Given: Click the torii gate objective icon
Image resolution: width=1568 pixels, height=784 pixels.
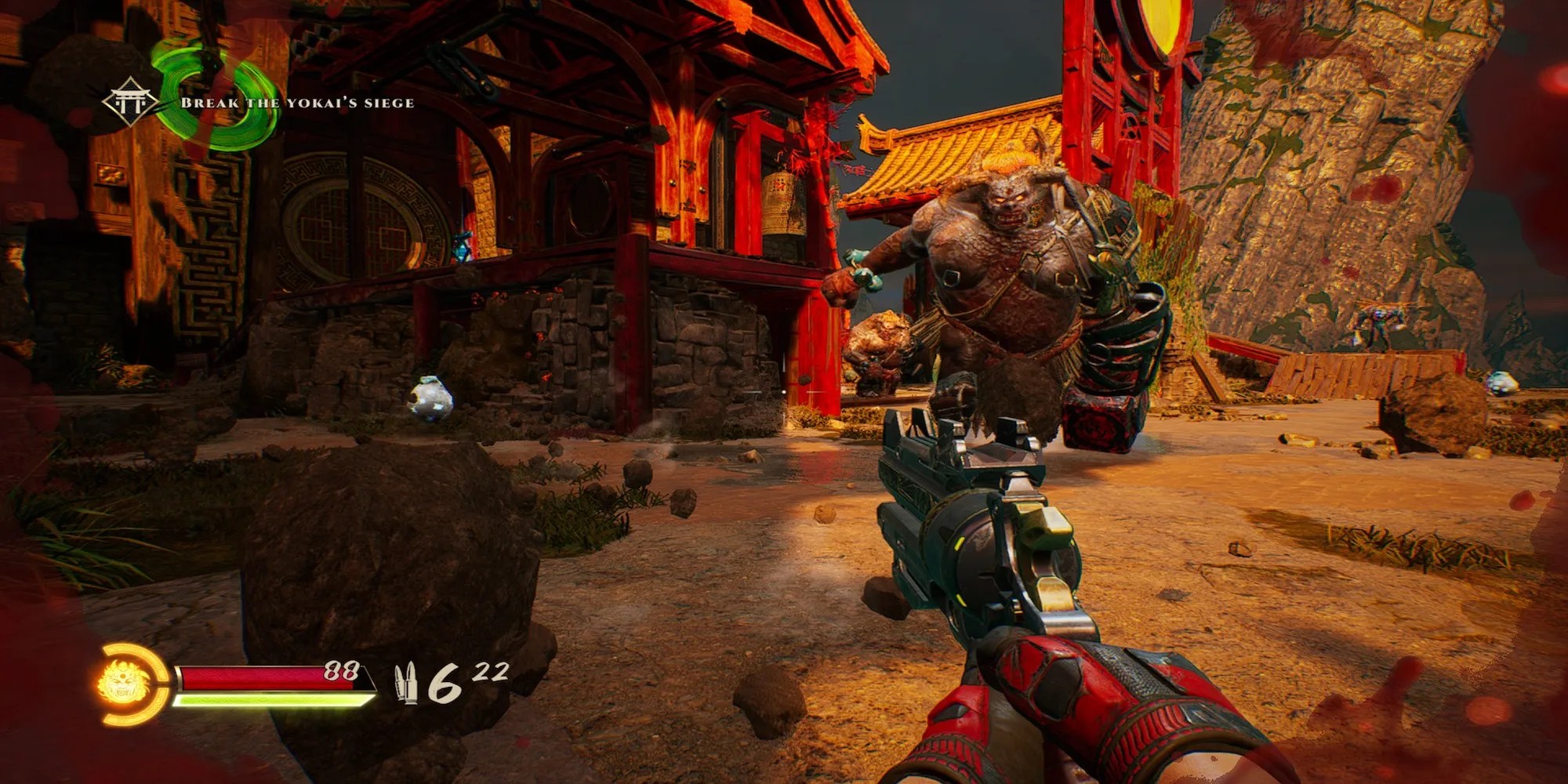Looking at the screenshot, I should pos(129,103).
